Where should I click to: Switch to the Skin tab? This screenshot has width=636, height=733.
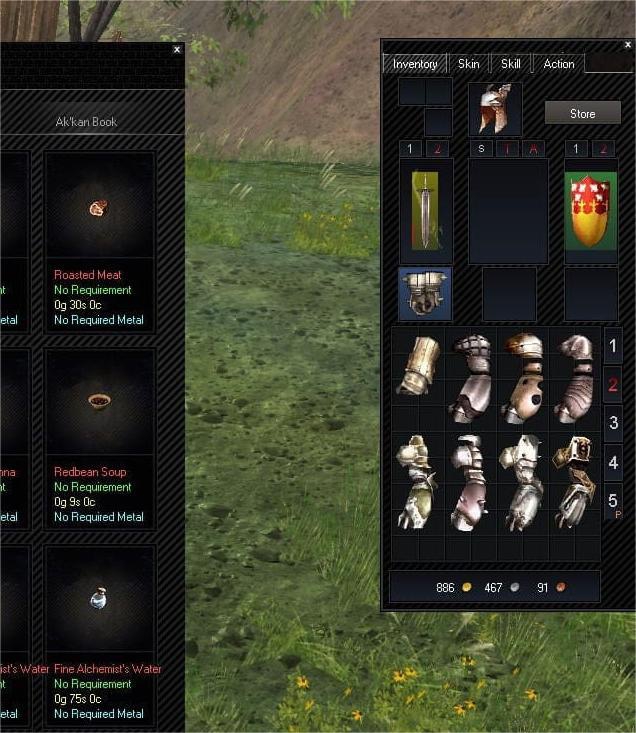[x=468, y=64]
